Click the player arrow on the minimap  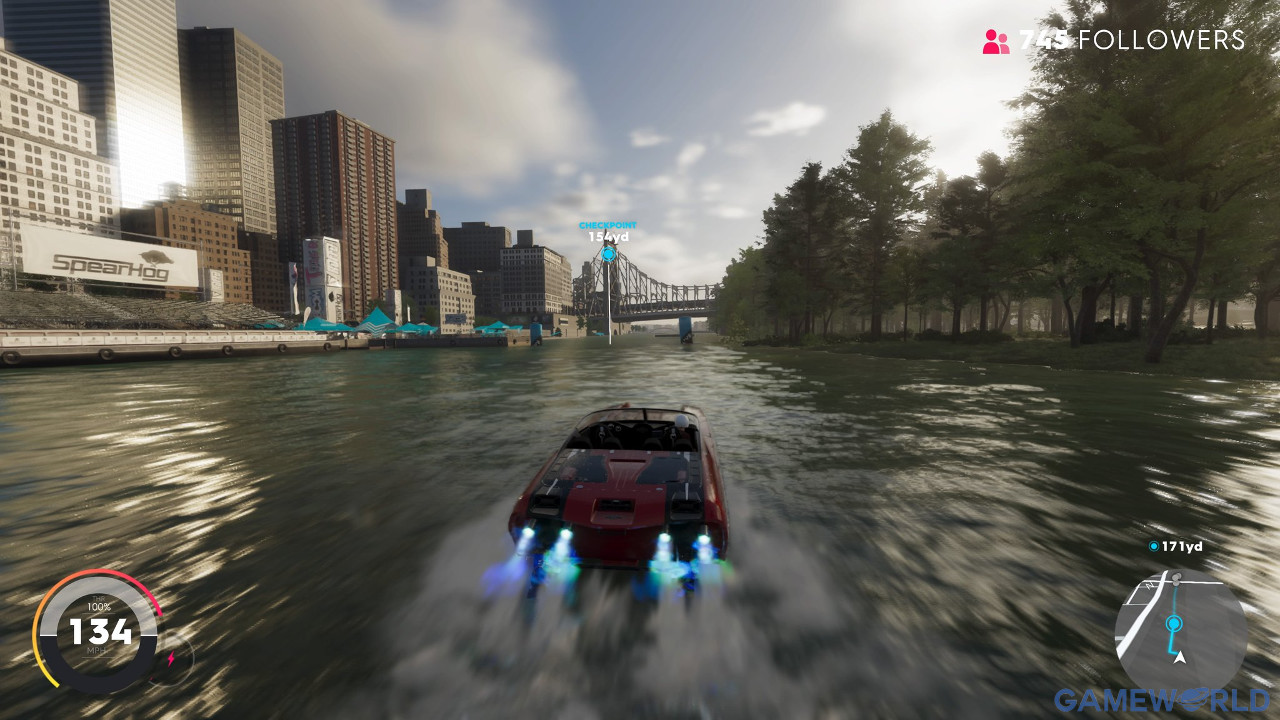(1179, 658)
